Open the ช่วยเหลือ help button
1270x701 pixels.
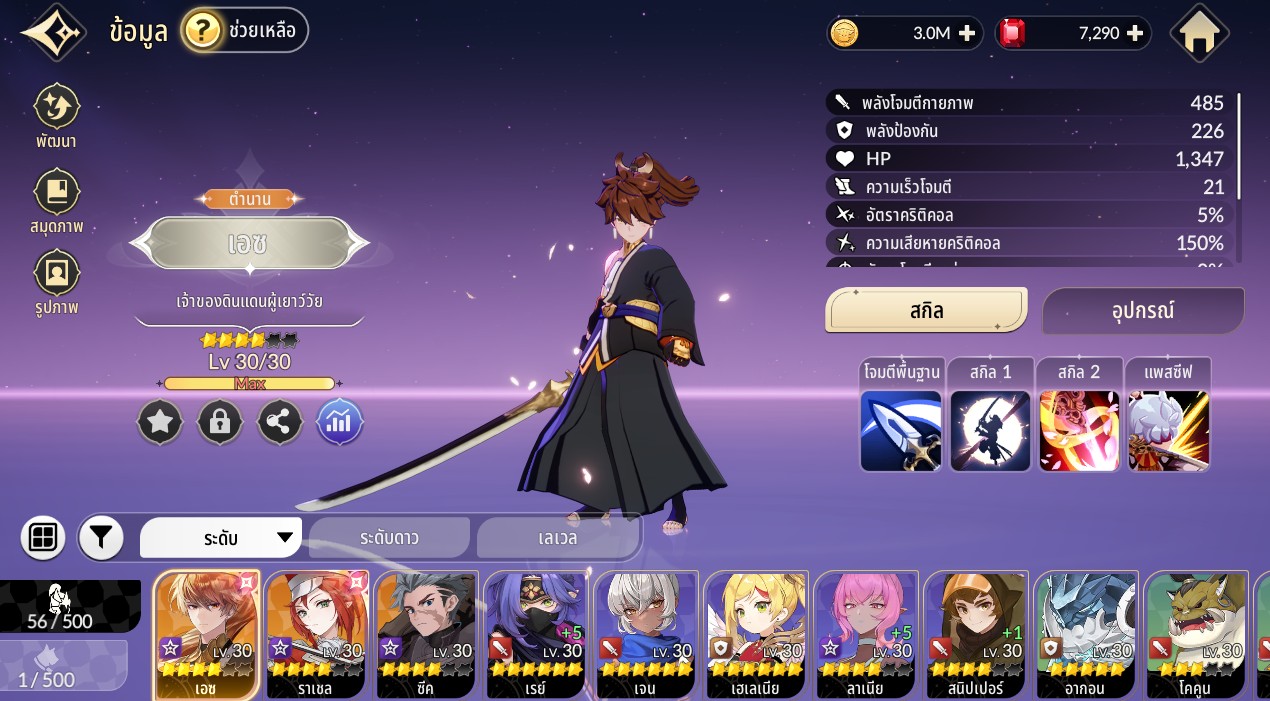[245, 31]
